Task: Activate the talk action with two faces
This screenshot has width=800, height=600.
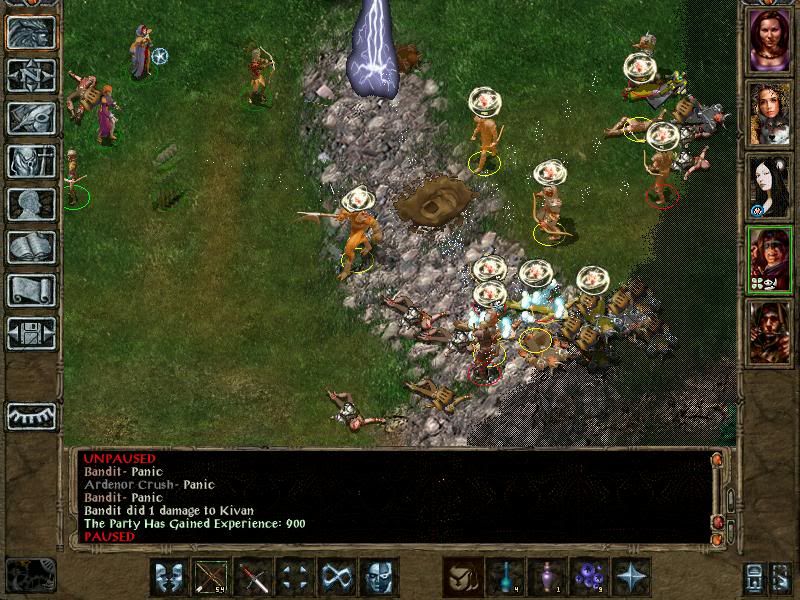Action: tap(170, 577)
